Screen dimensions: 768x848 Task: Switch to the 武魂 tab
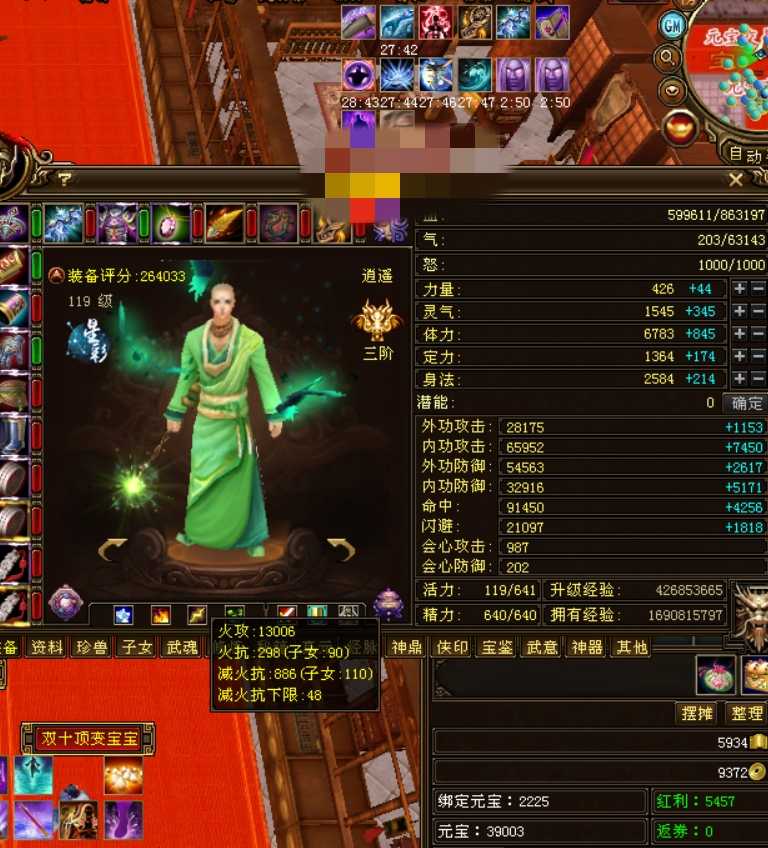tap(181, 647)
